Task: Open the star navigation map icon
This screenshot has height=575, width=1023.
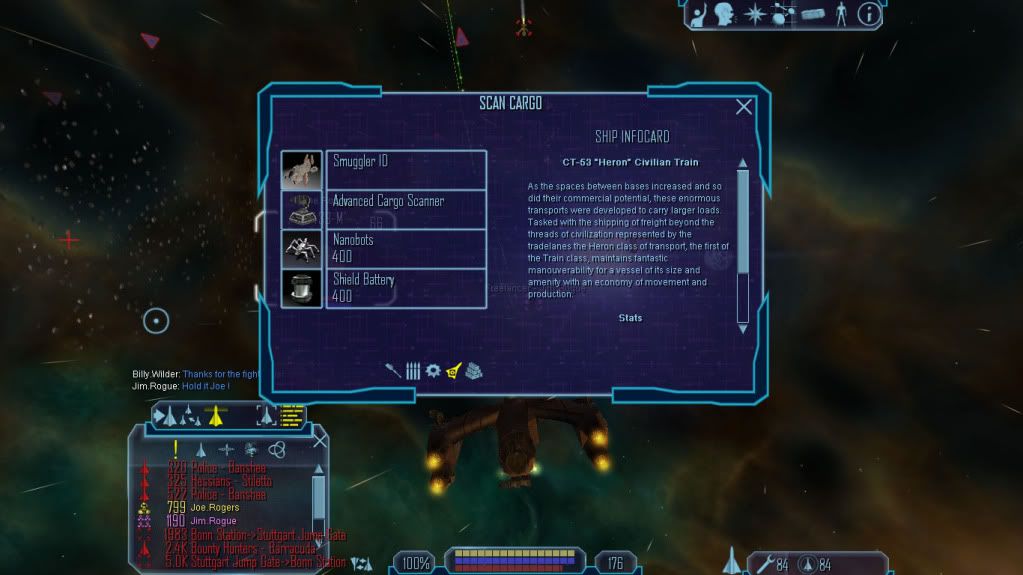Action: coord(755,14)
